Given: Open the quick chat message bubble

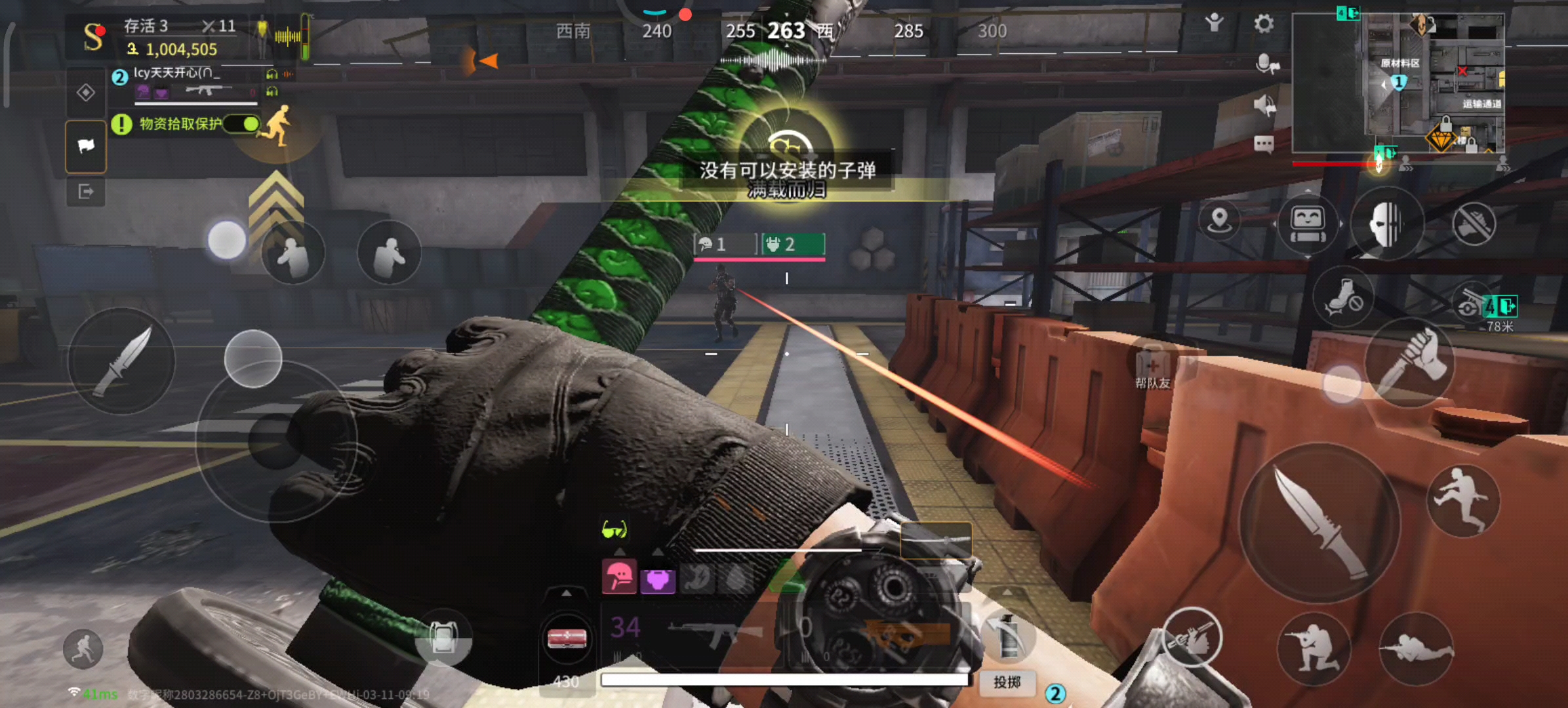Looking at the screenshot, I should (x=1264, y=144).
